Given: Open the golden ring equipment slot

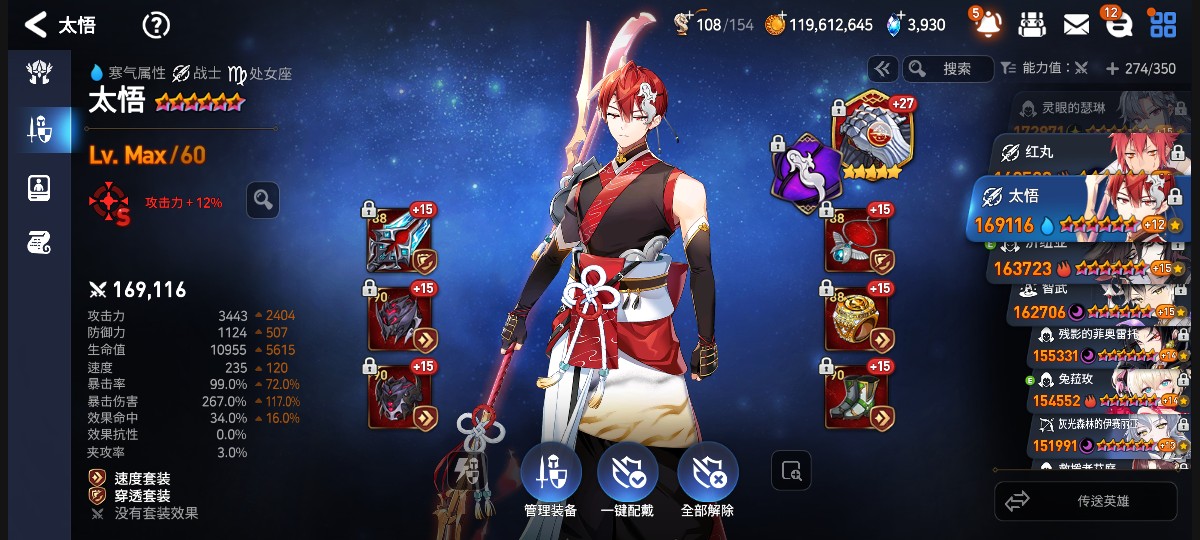Looking at the screenshot, I should coord(857,315).
